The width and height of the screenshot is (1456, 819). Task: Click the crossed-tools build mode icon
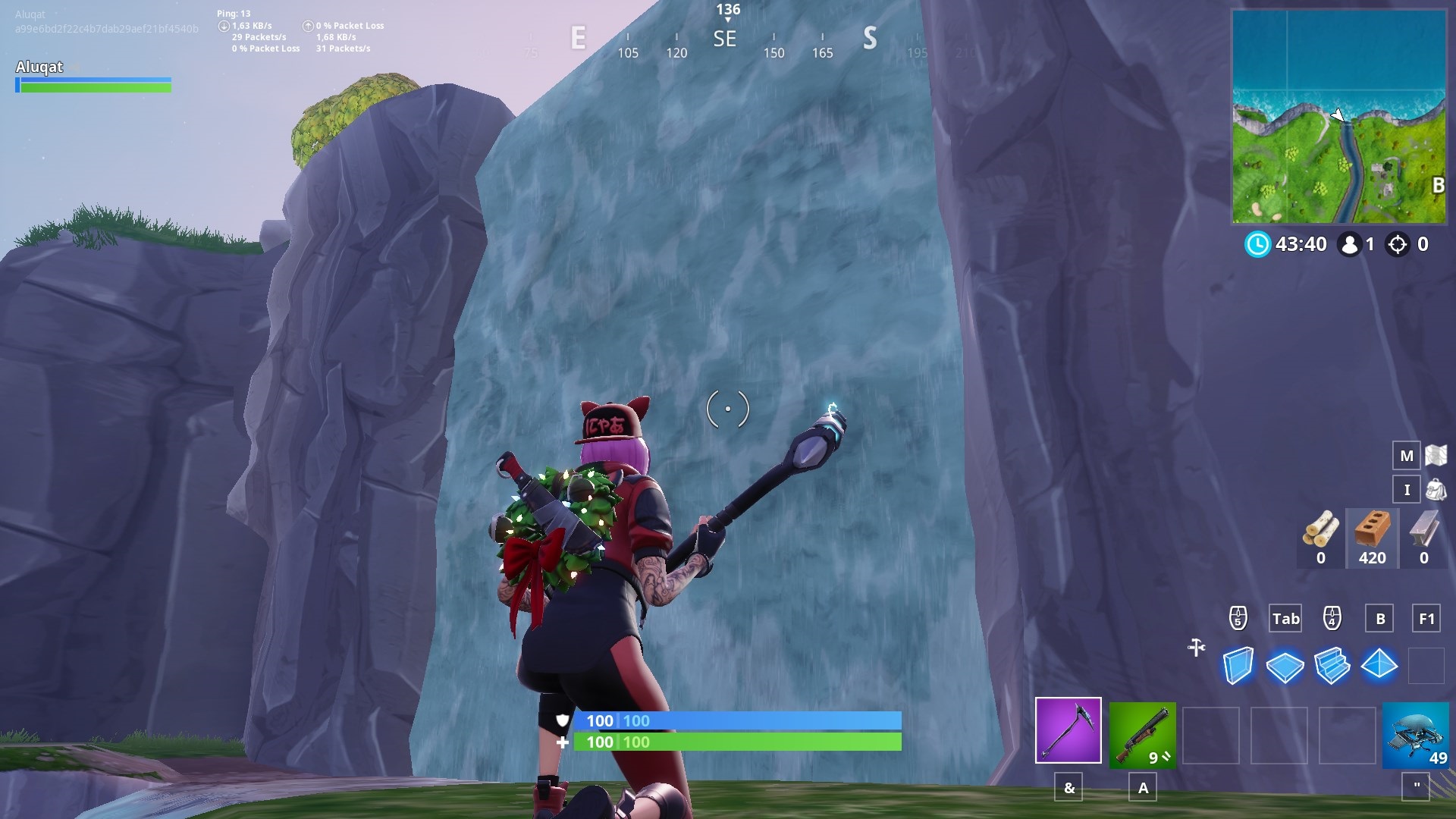(x=1197, y=648)
